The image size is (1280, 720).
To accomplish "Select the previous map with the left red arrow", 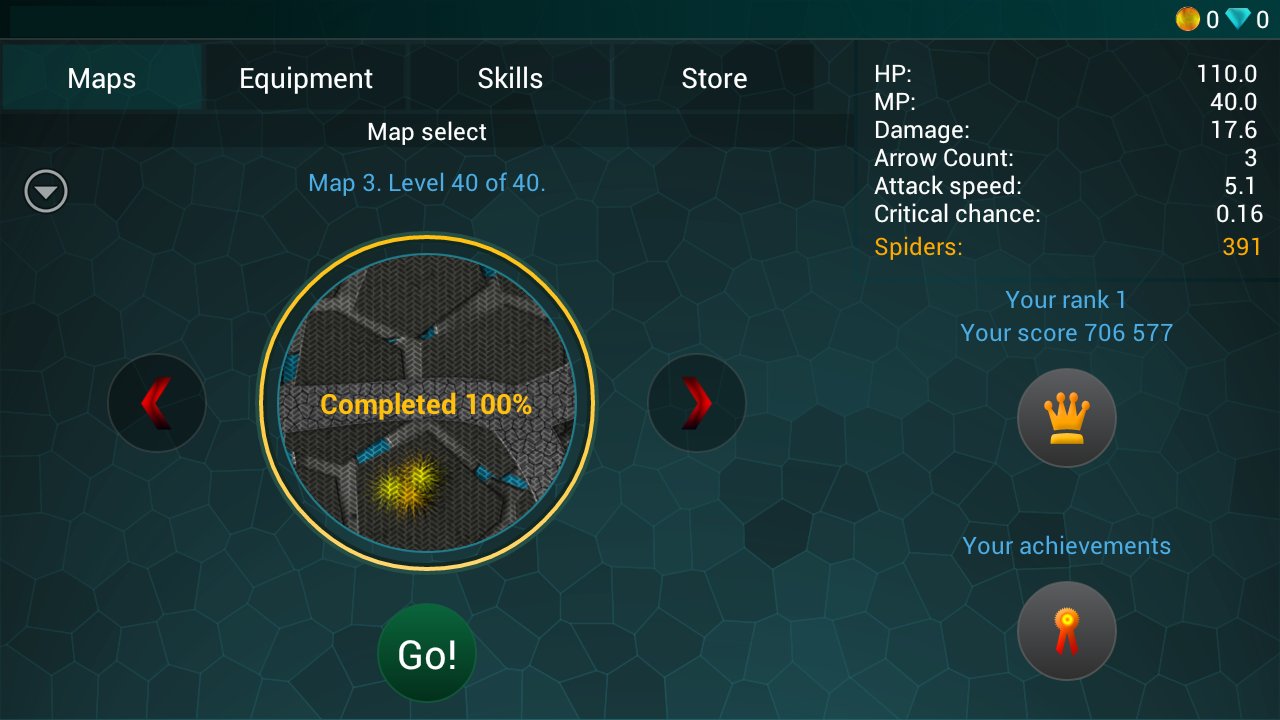I will 156,403.
